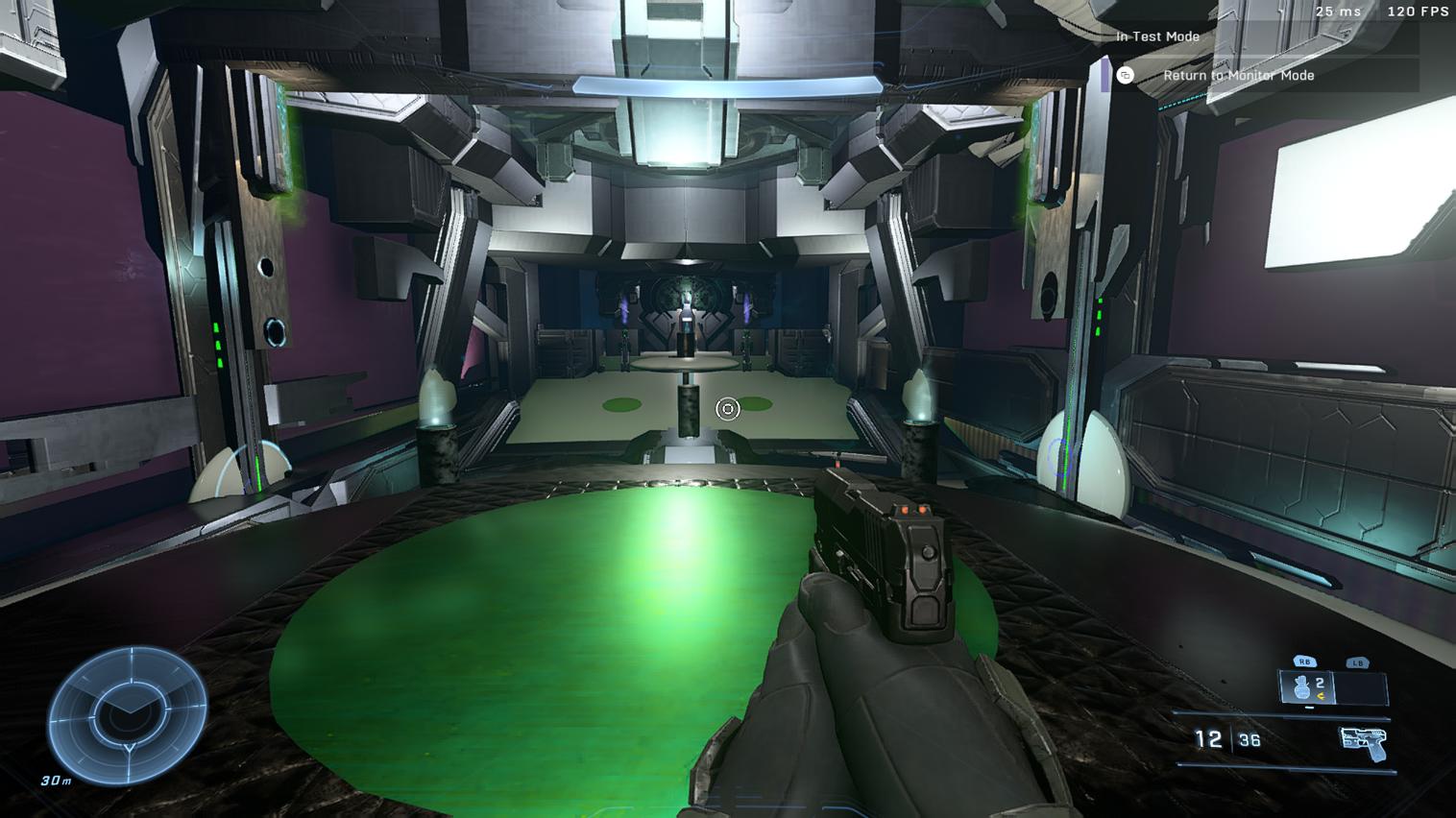Click the Return to Monitor Mode icon
The image size is (1456, 818).
point(1128,75)
